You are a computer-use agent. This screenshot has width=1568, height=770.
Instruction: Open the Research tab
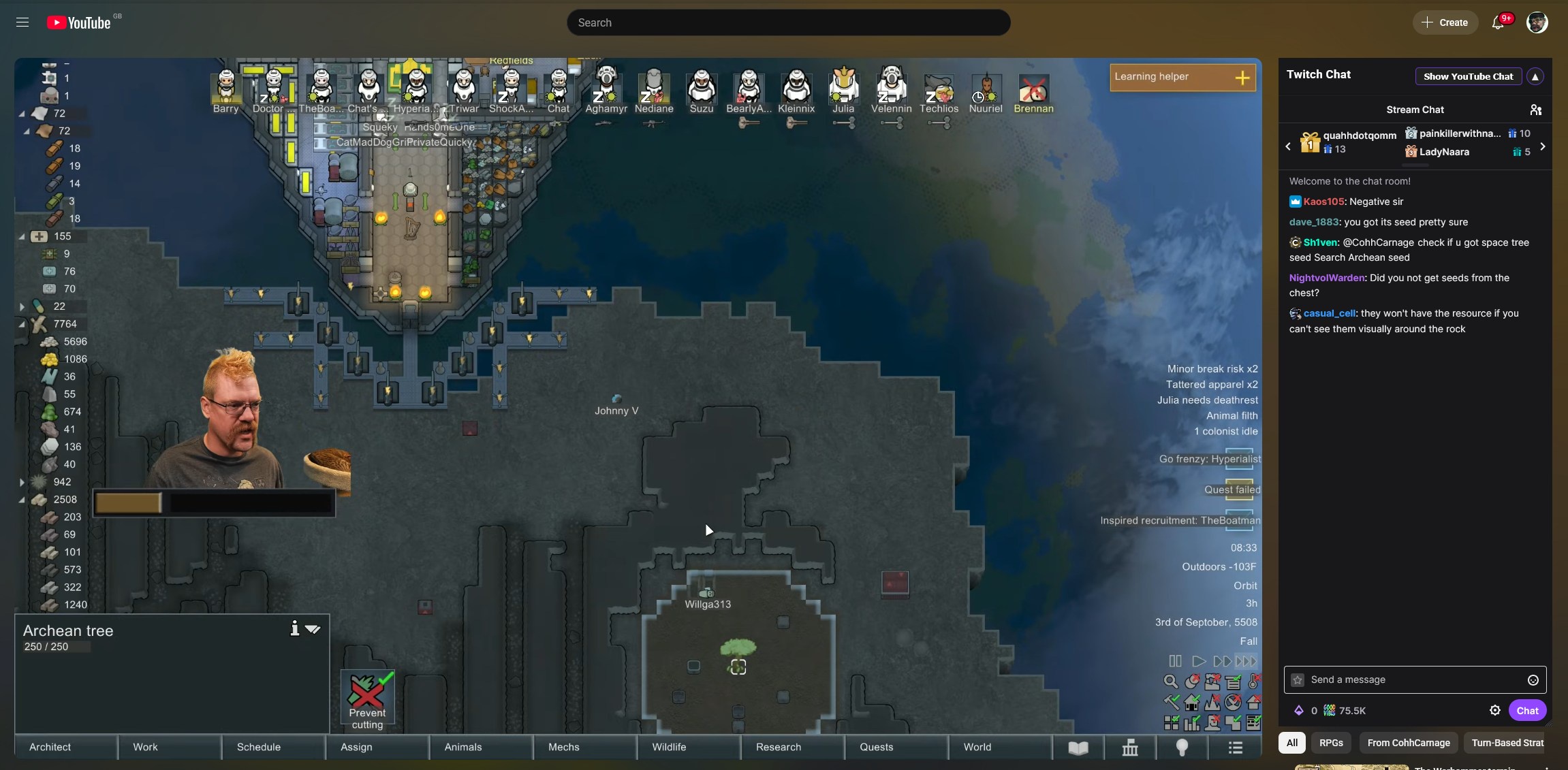pyautogui.click(x=779, y=747)
